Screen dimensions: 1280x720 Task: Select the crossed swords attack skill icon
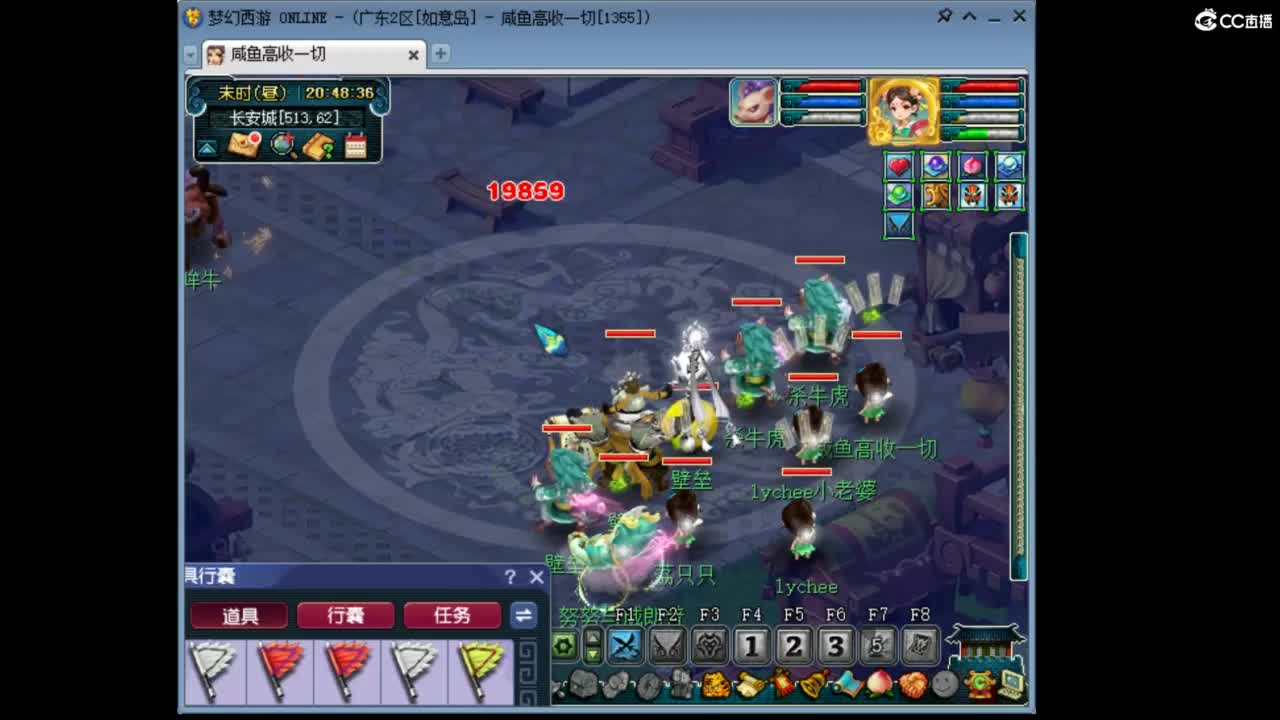625,645
